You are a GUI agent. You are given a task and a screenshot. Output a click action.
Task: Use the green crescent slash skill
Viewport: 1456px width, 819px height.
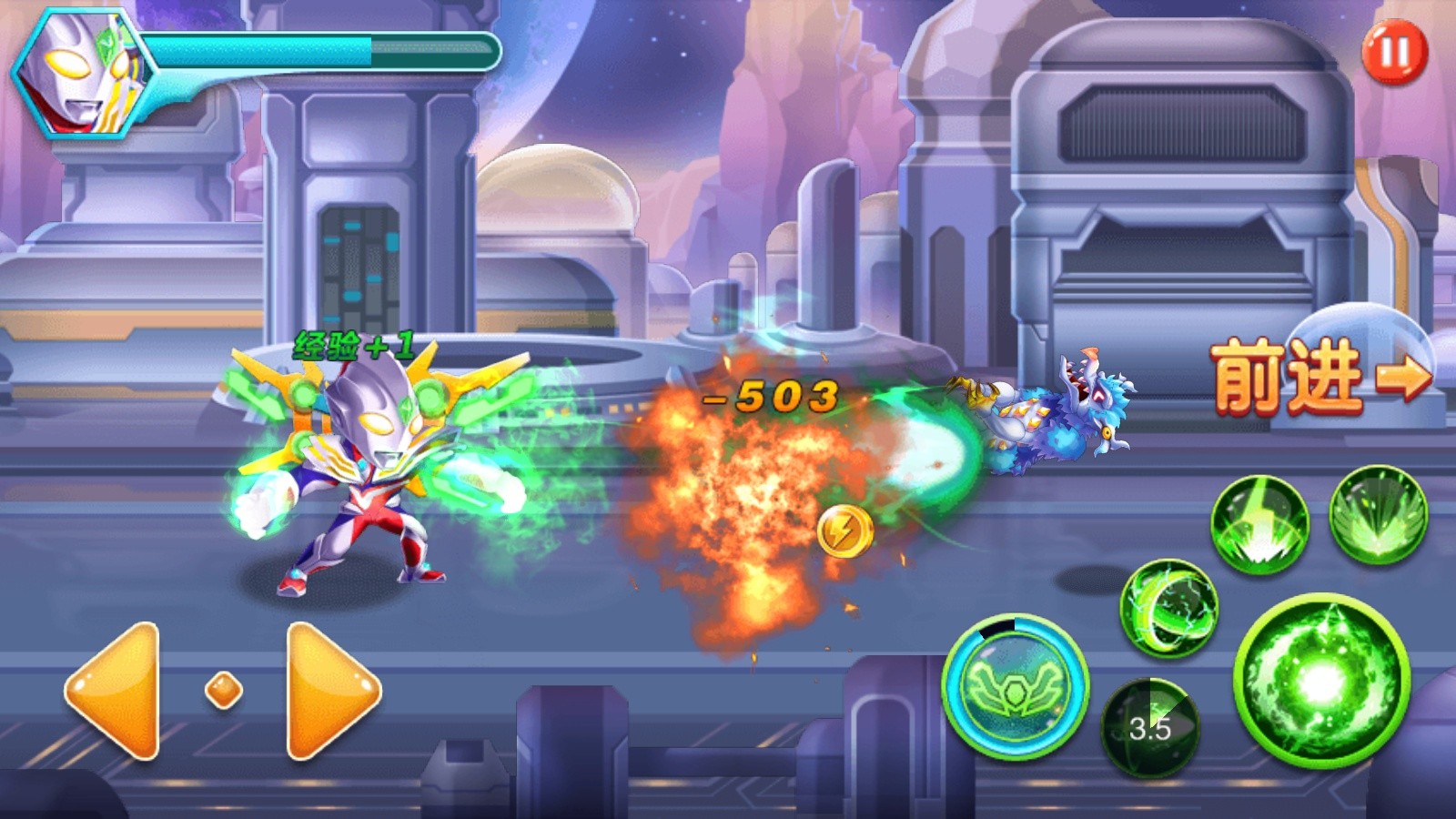click(1168, 607)
